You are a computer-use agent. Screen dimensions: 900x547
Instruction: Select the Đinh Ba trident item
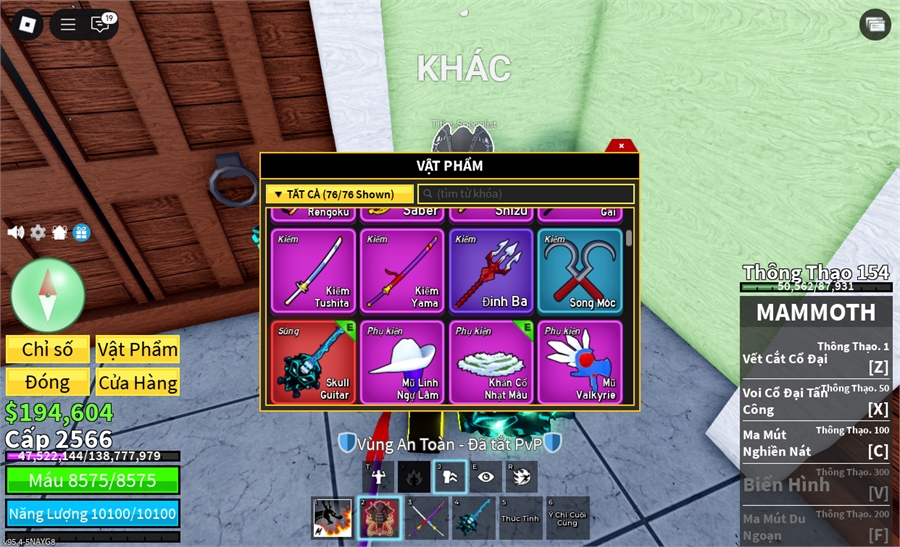click(x=491, y=271)
